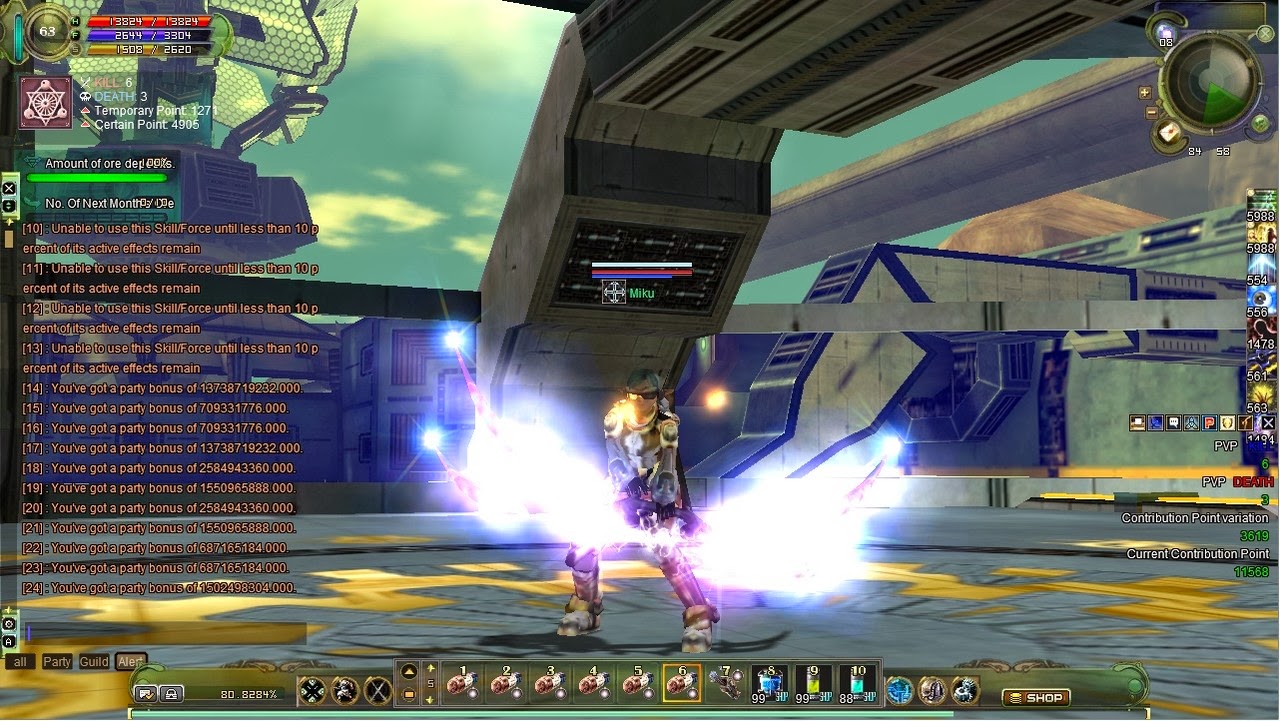Click the orange collapse button under the quickbar arrow
The height and width of the screenshot is (721, 1280).
409,696
